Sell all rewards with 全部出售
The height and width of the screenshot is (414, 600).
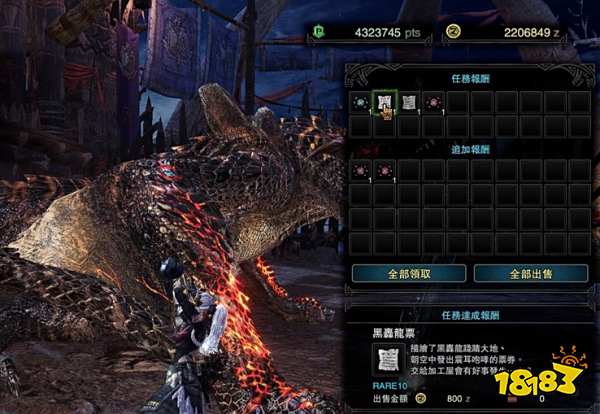click(x=530, y=272)
